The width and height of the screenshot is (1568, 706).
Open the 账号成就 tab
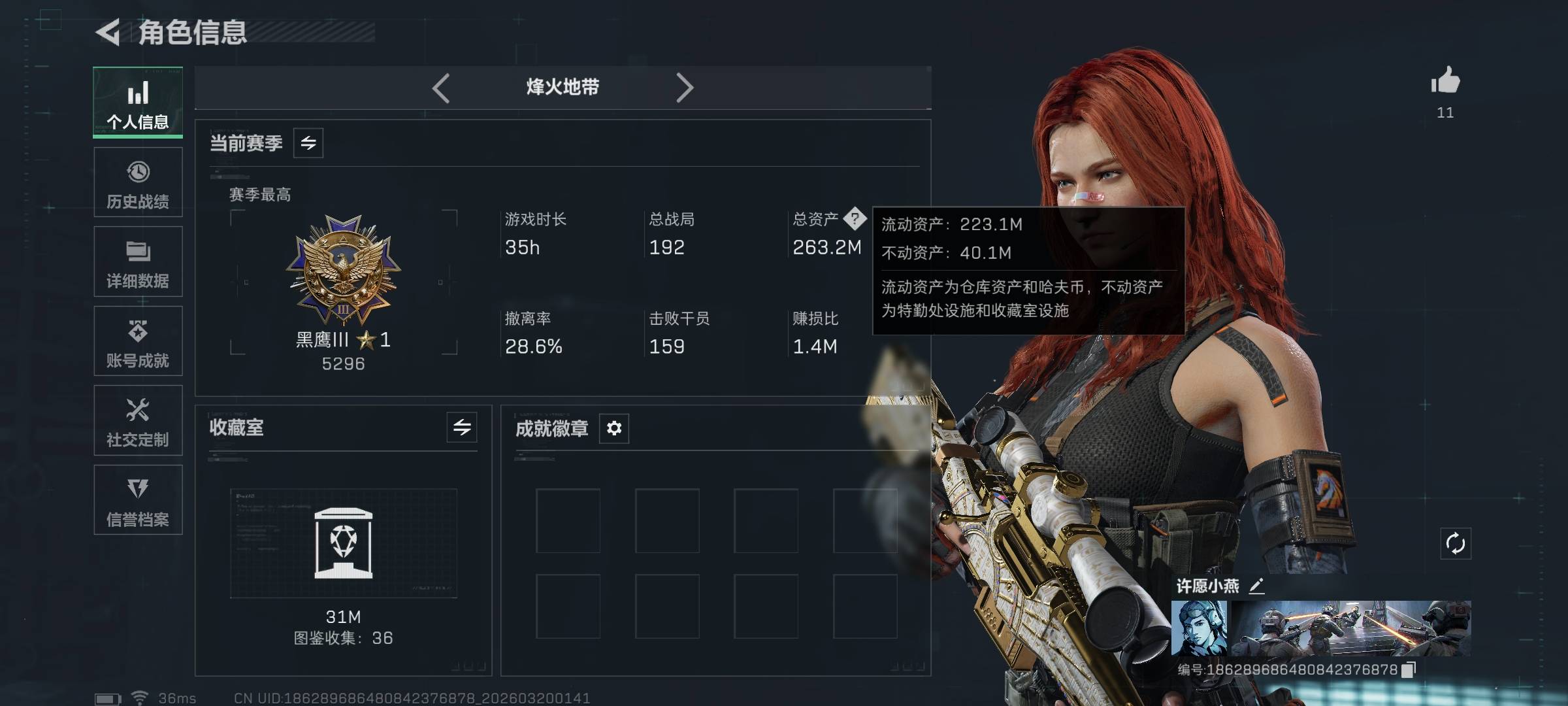coord(138,341)
